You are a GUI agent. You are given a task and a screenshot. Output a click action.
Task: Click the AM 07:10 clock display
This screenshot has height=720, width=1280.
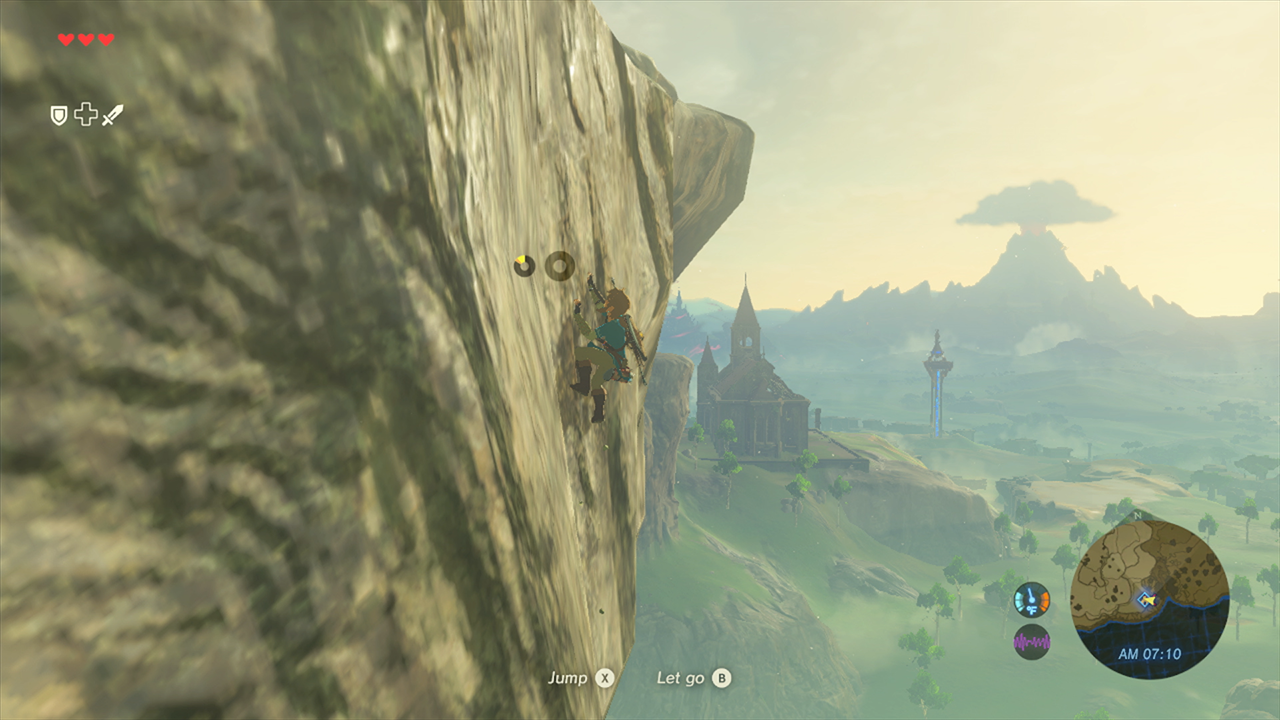(x=1150, y=652)
